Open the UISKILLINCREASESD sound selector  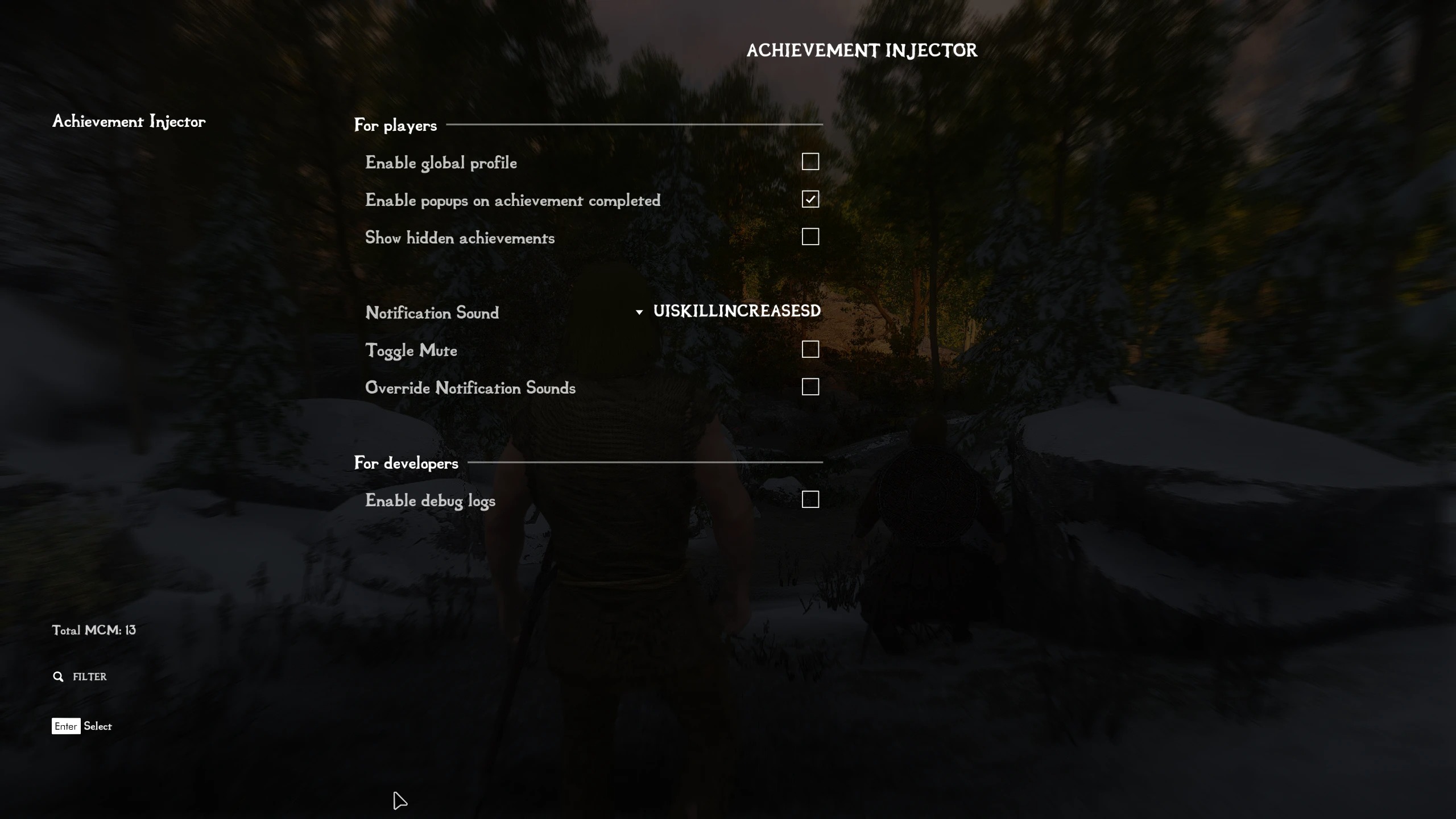736,311
